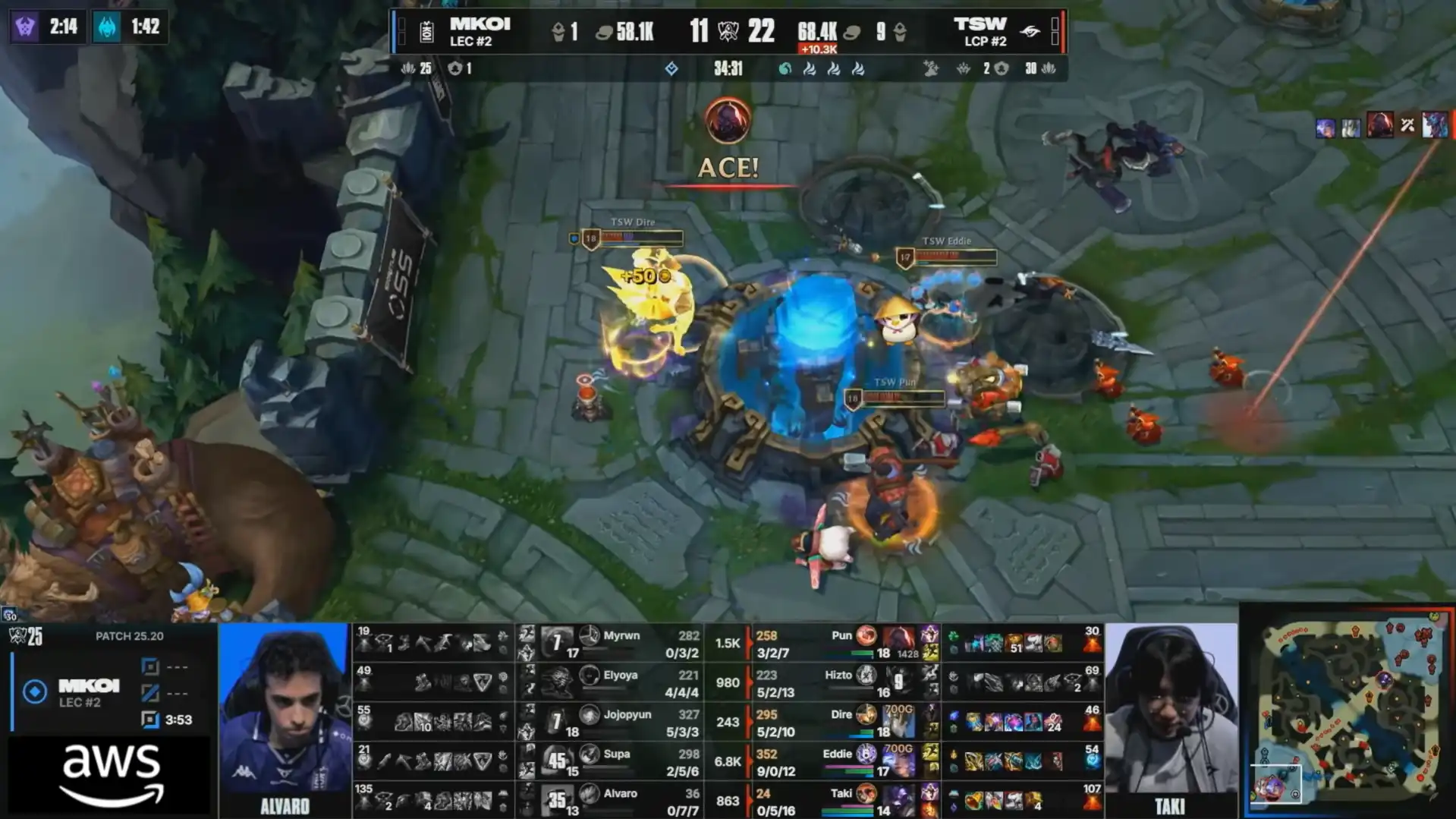Click the TSW team name in top scoreboard

[x=980, y=24]
